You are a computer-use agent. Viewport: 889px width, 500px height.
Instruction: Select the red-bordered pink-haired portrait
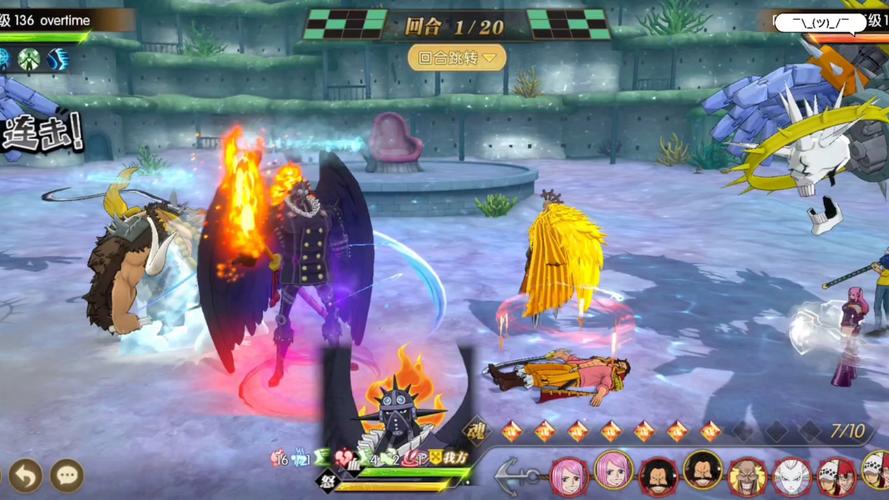click(x=568, y=476)
